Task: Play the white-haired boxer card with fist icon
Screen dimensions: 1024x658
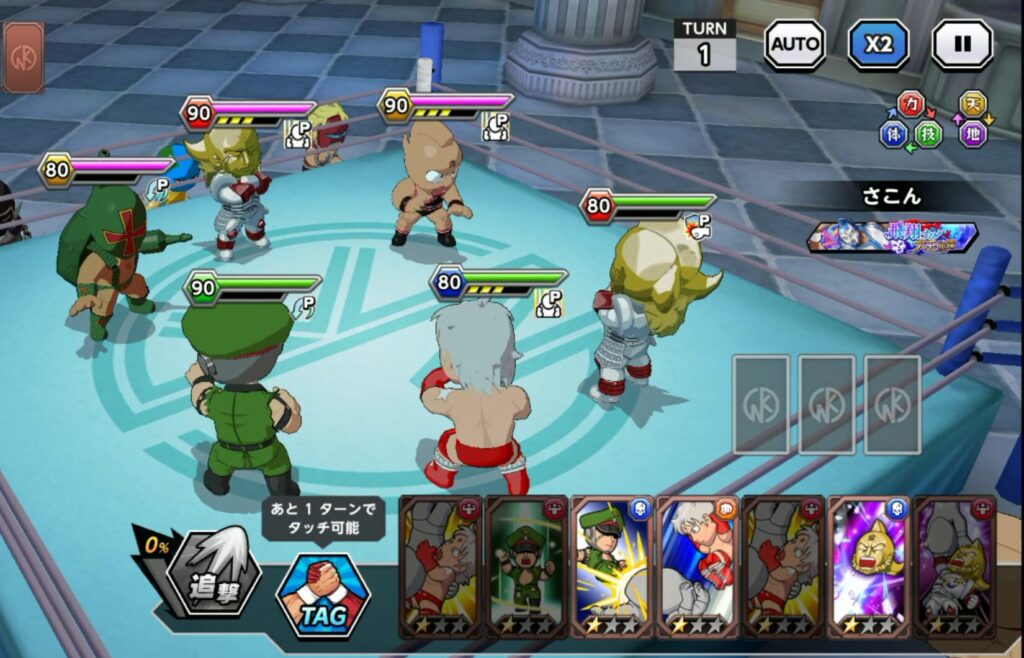Action: pyautogui.click(x=697, y=565)
